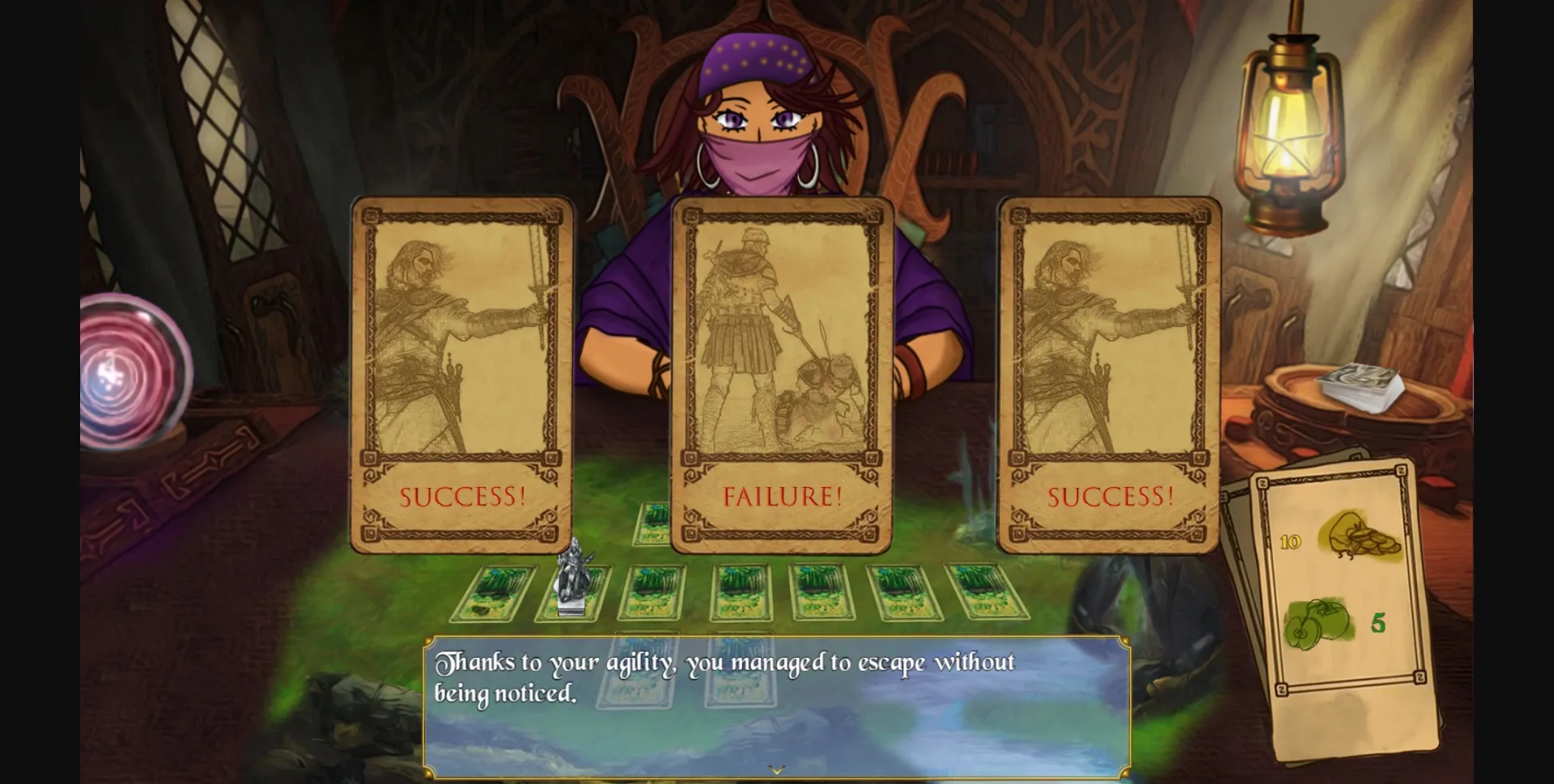This screenshot has height=784, width=1554.
Task: Click the first SUCCESS label text
Action: coord(462,496)
